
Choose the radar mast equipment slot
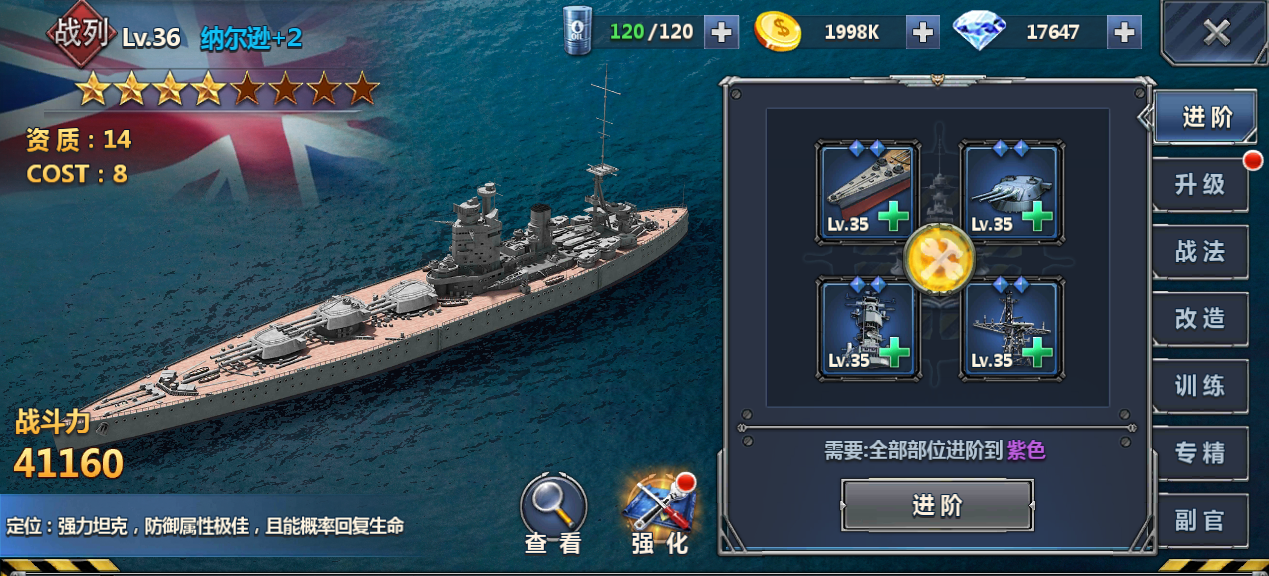tap(1011, 329)
